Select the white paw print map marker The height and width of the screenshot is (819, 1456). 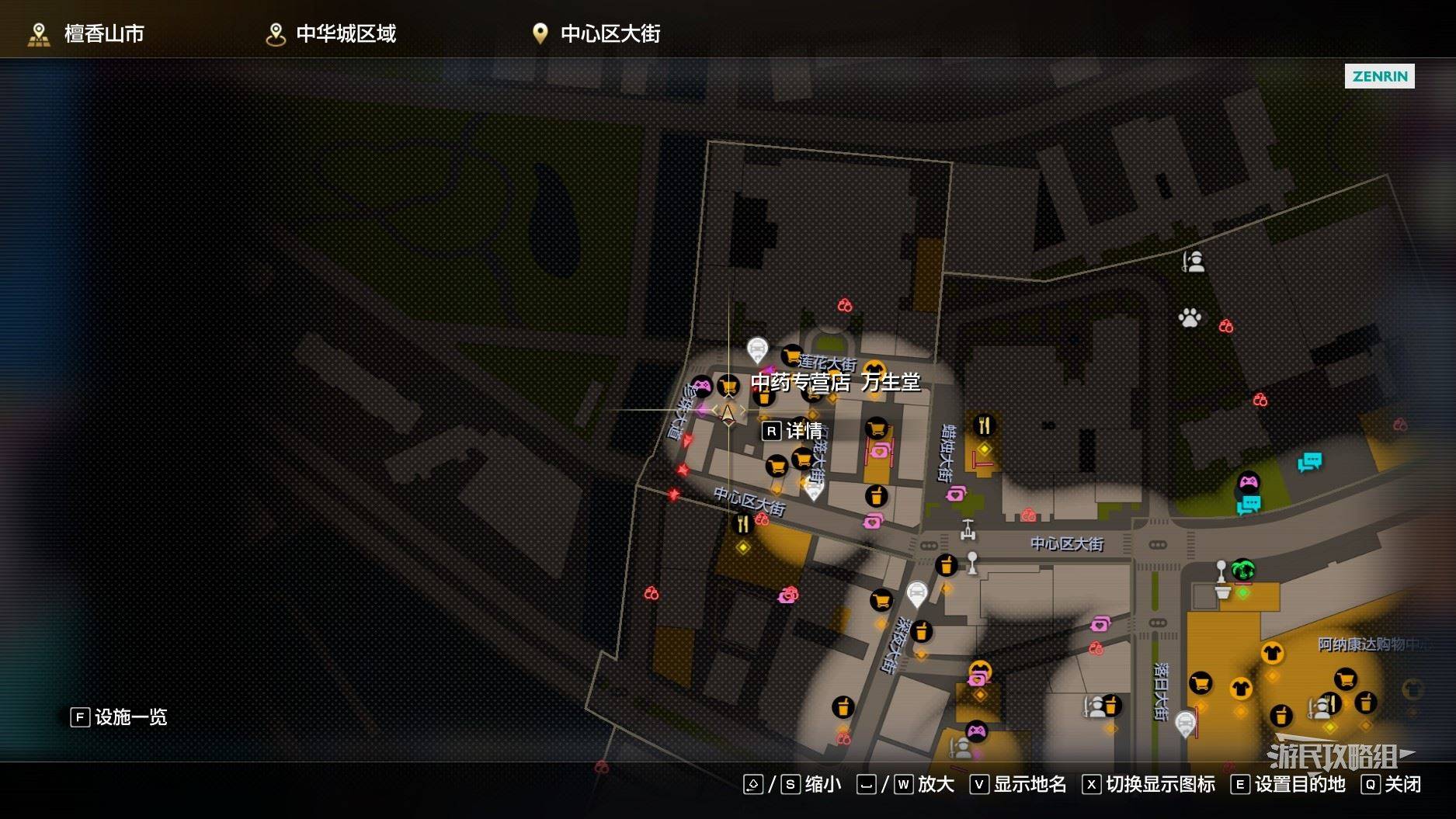coord(1190,317)
